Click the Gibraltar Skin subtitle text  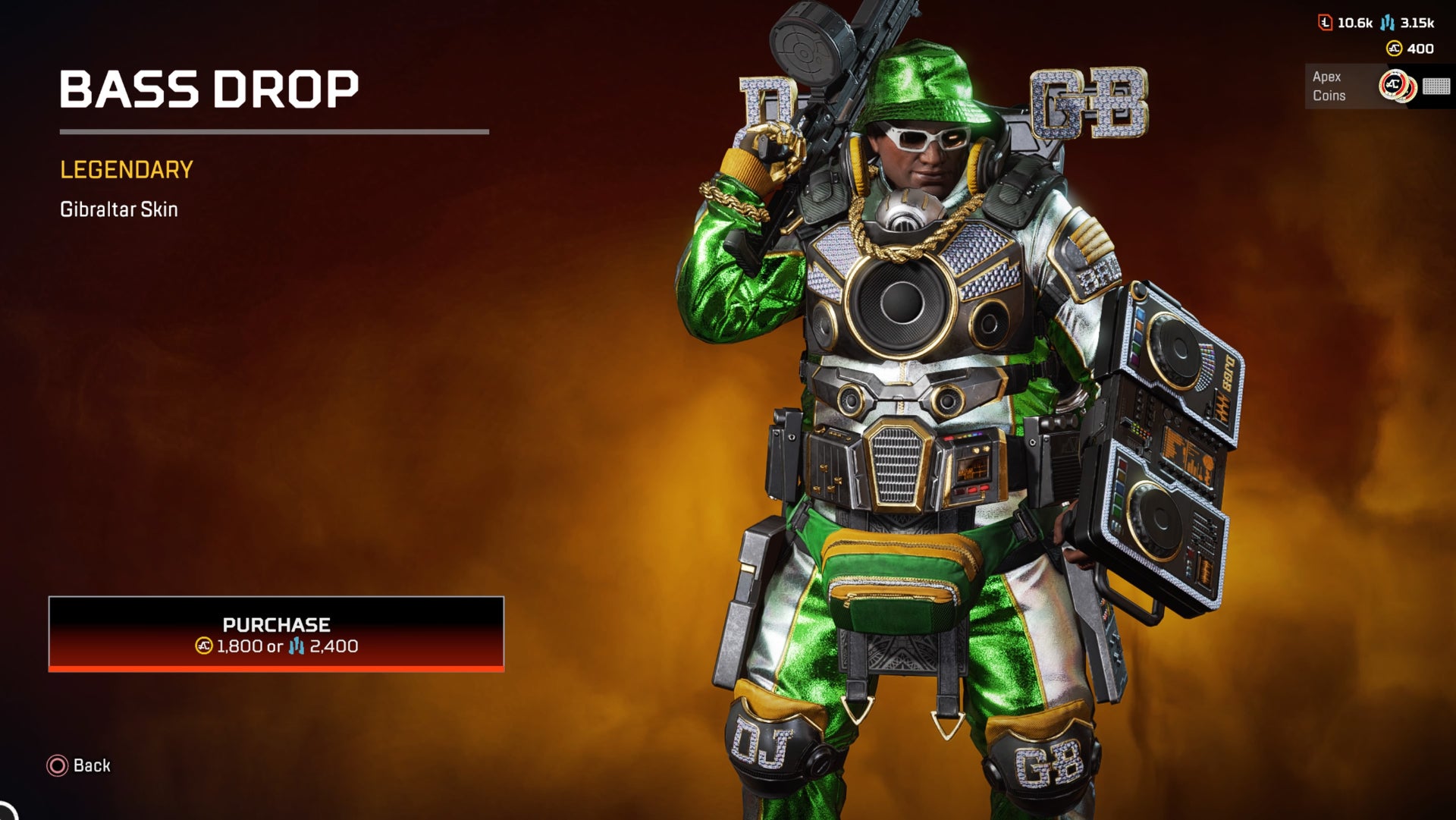click(x=118, y=209)
